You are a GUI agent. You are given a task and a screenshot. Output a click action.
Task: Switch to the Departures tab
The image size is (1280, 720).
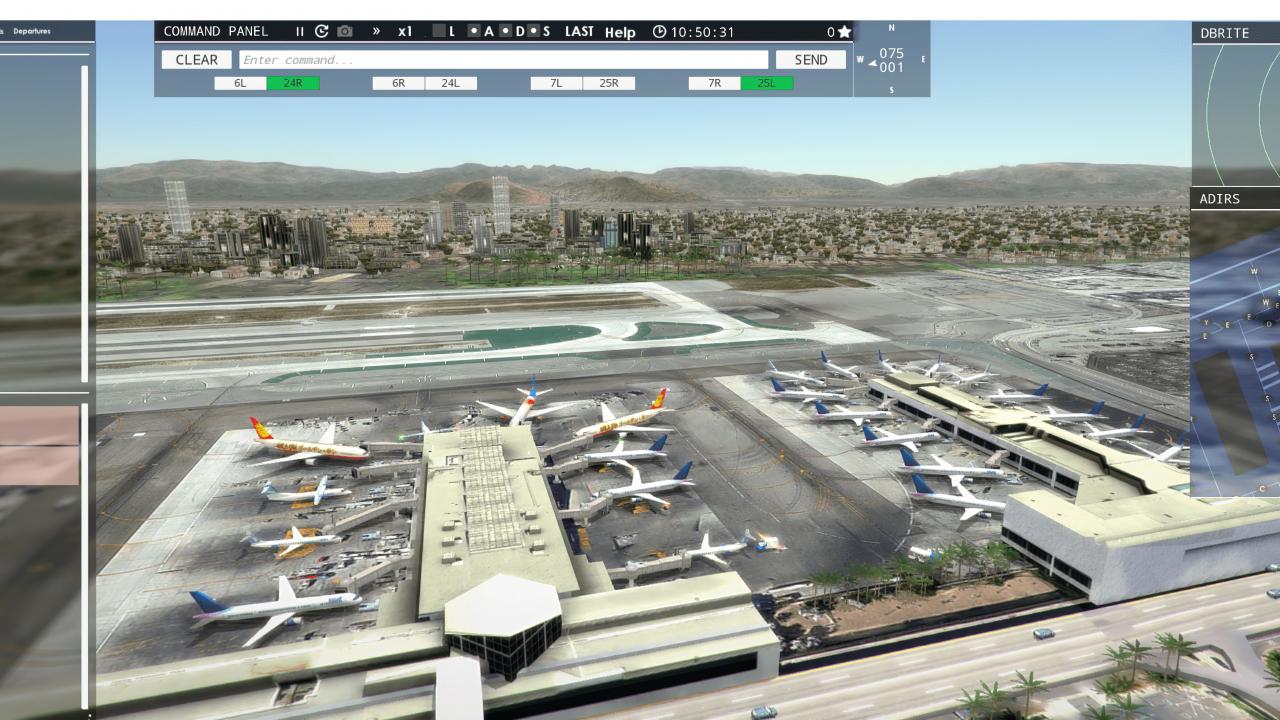point(35,31)
